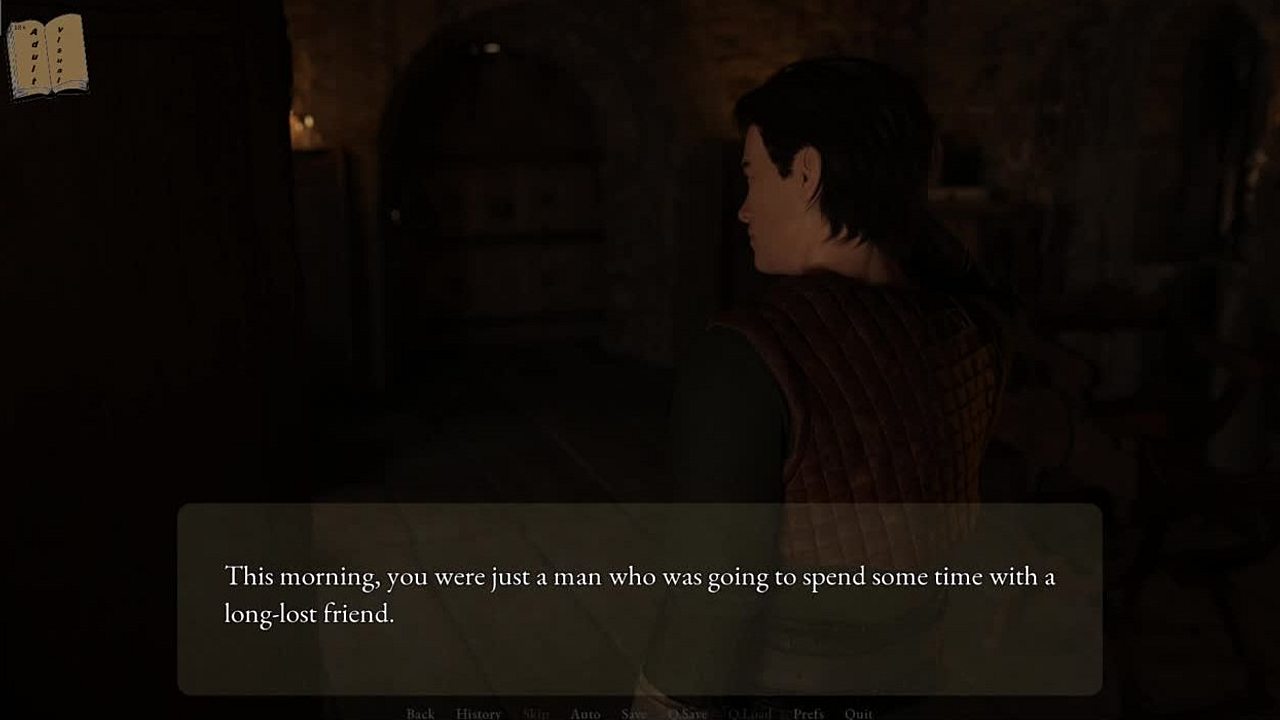
Task: Click the dialogue text box to continue
Action: coord(640,598)
